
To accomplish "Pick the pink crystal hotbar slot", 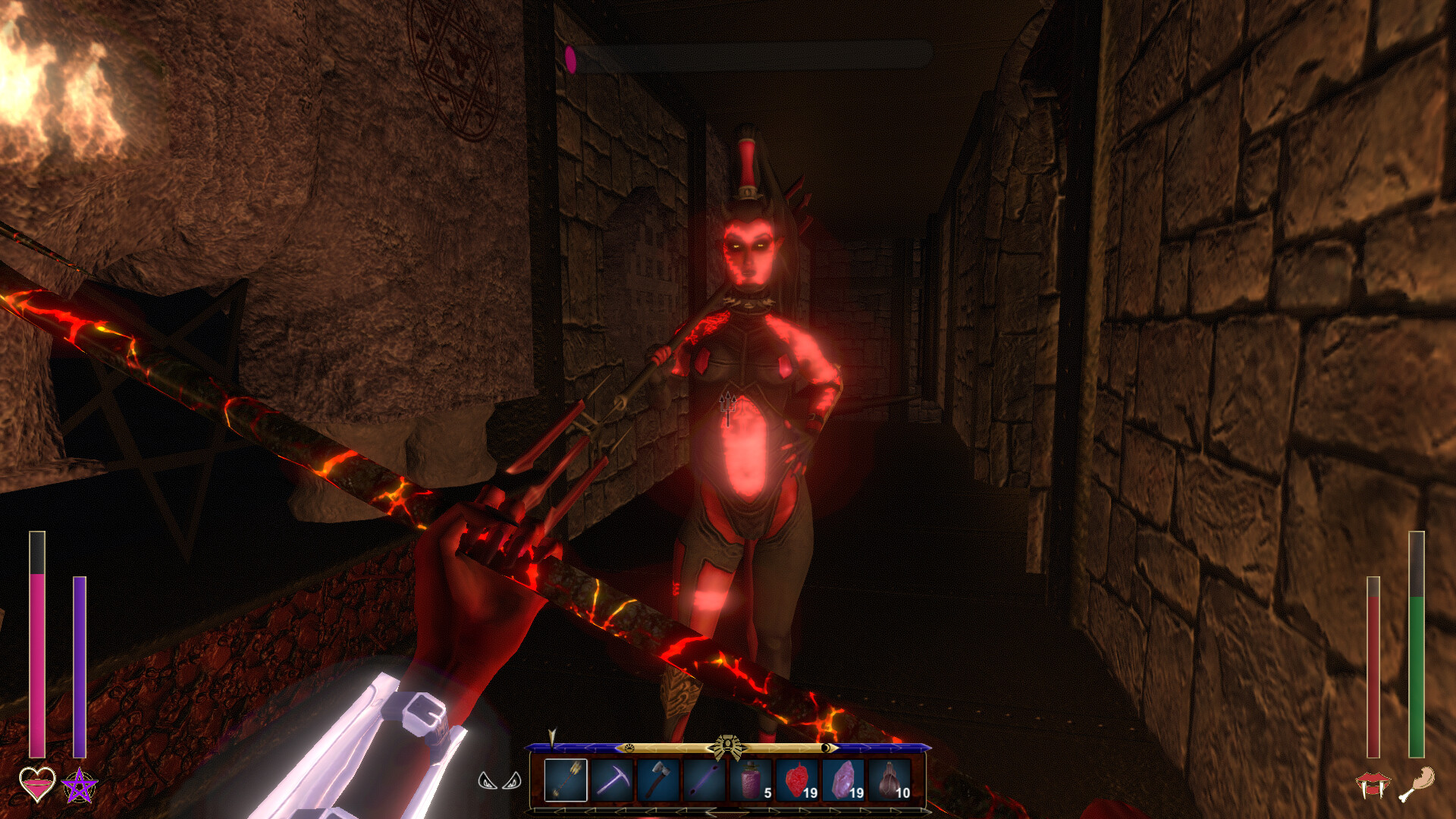I will click(843, 779).
